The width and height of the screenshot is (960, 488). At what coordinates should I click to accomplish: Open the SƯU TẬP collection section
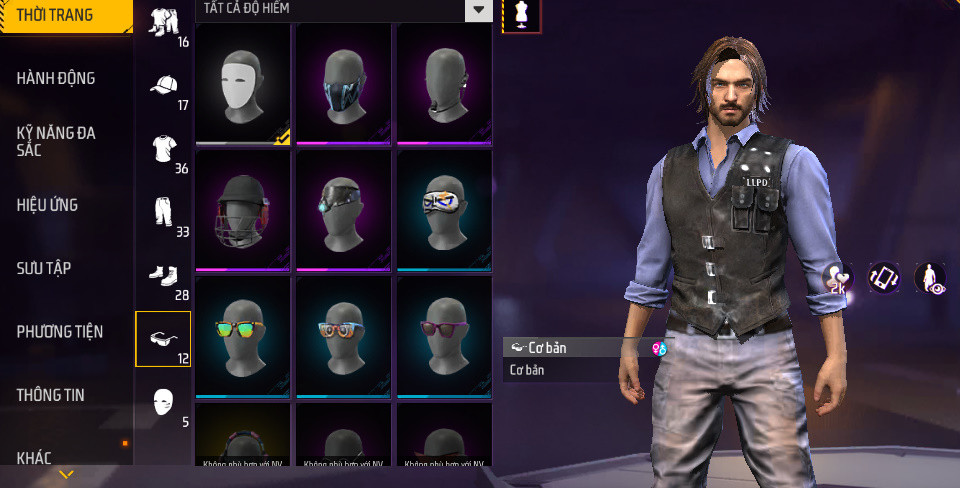[44, 268]
